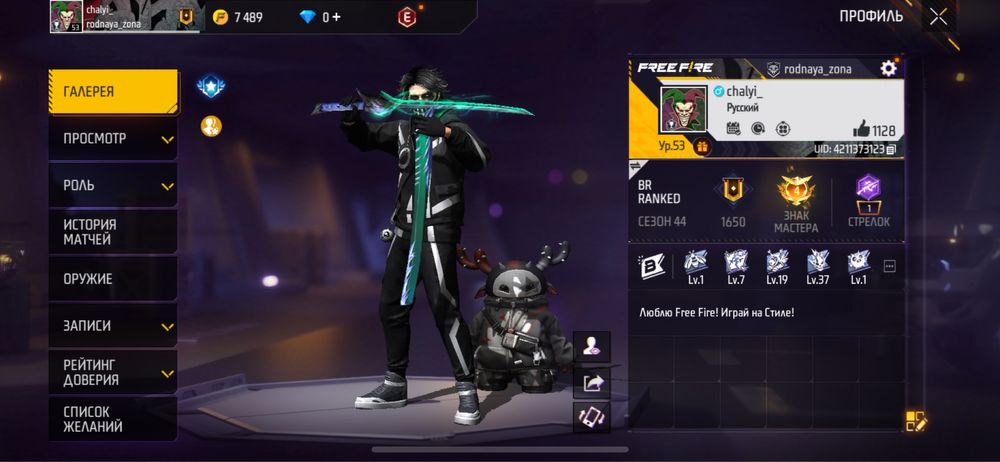Screen dimensions: 1000x462
Task: Copy the UID with the copy icon
Action: (890, 149)
